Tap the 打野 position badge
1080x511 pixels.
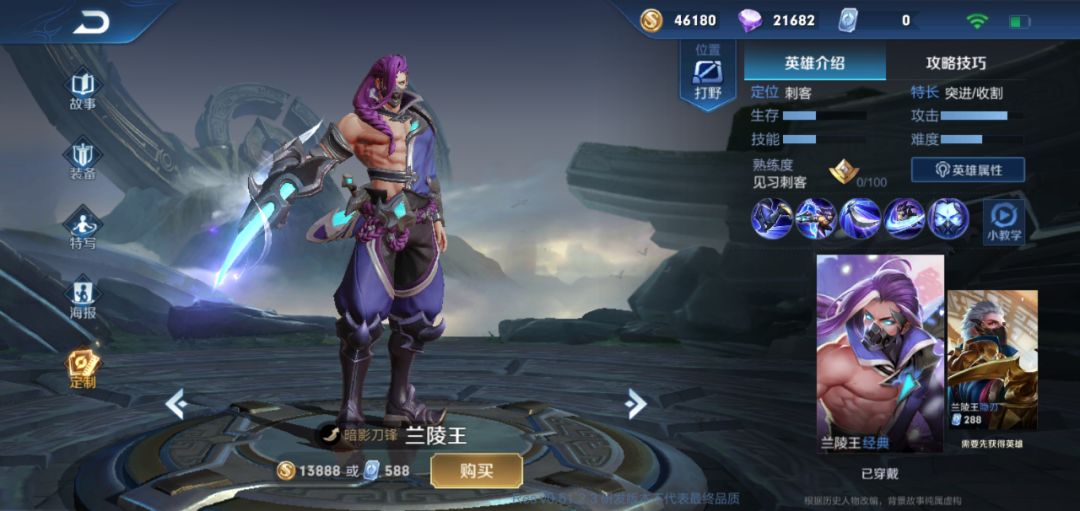point(707,75)
